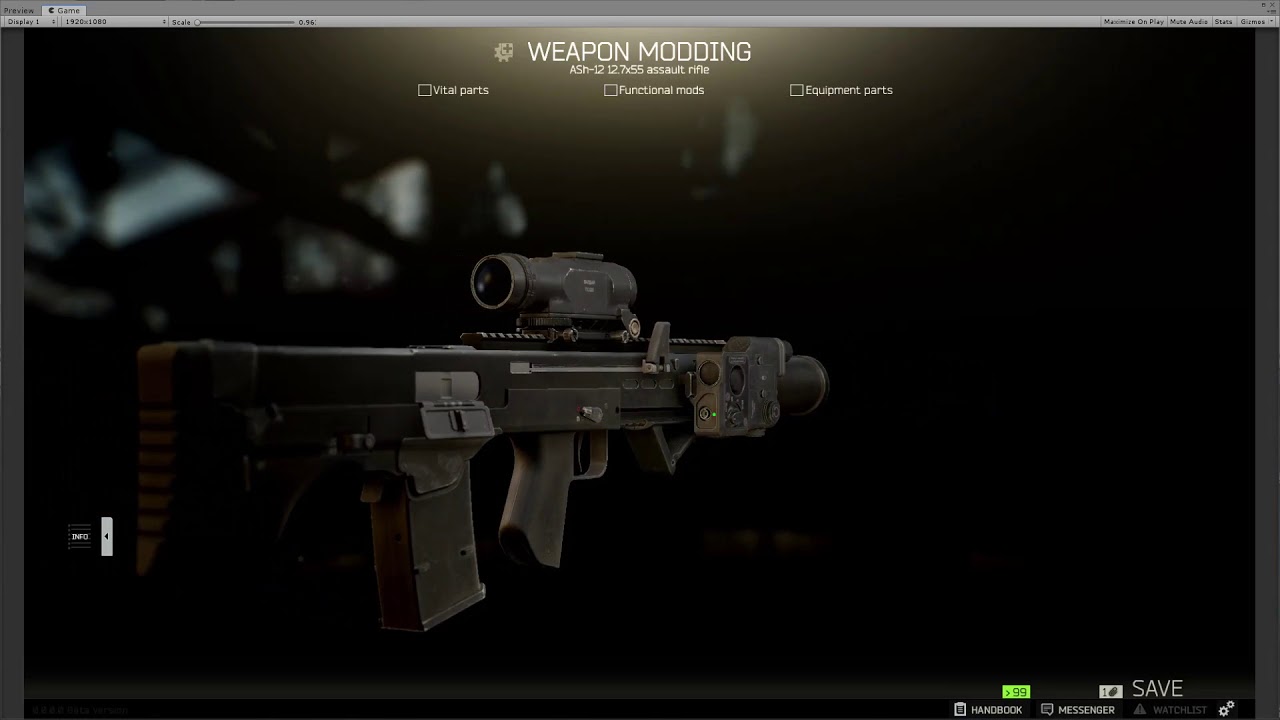The height and width of the screenshot is (720, 1280).
Task: Tick the Vital parts checkbox
Action: [x=424, y=90]
